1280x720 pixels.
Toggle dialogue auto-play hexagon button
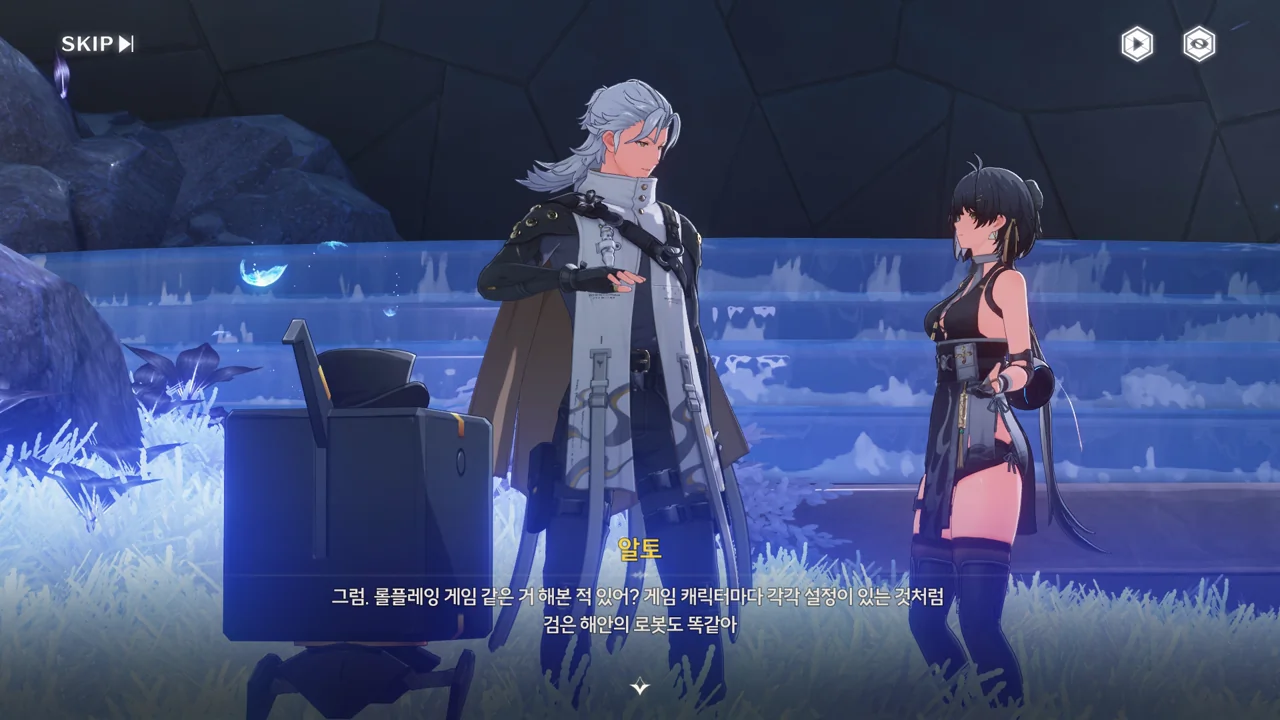(x=1136, y=44)
